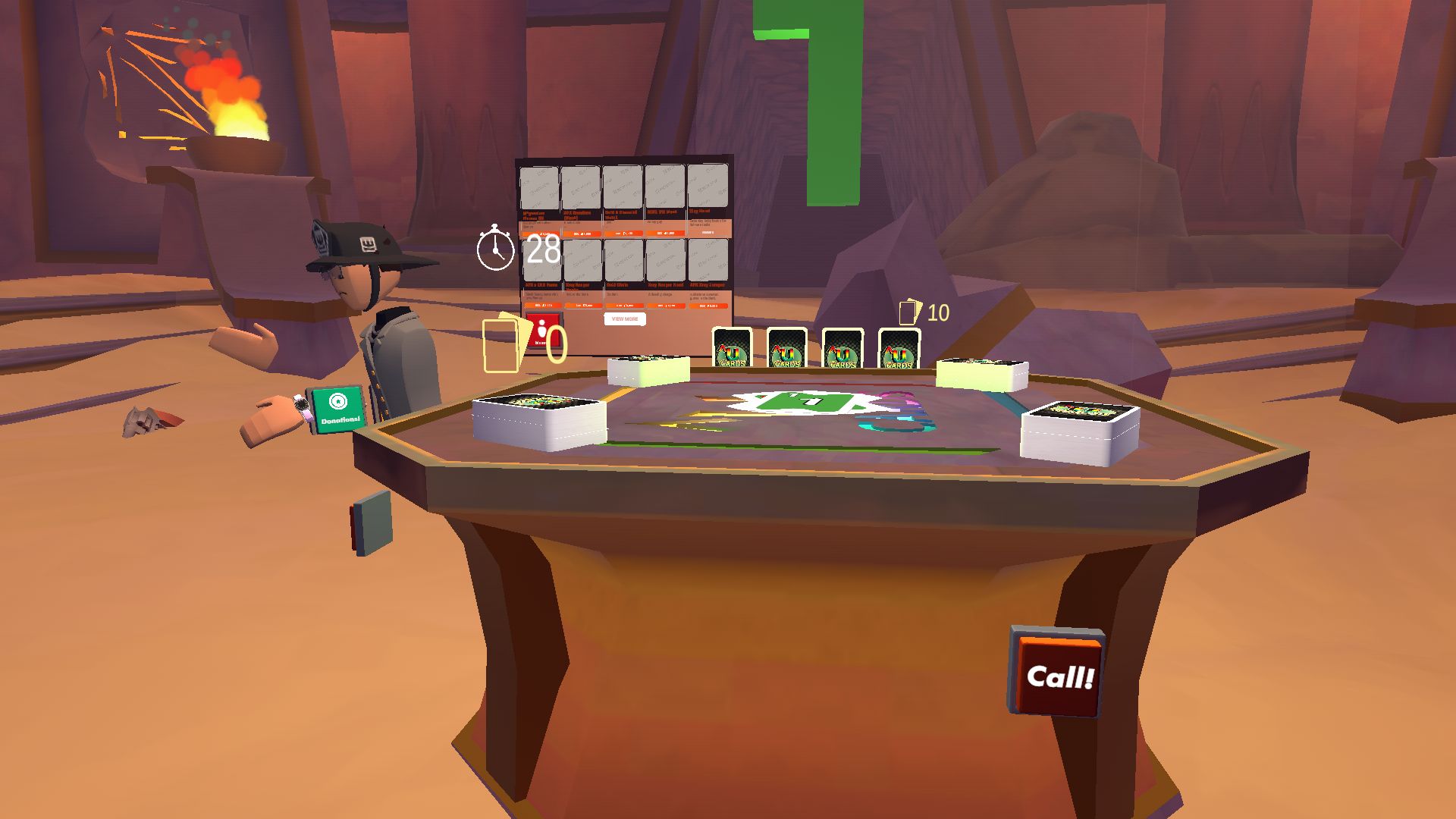Click the stopwatch timer icon showing 28
The height and width of the screenshot is (819, 1456).
[x=494, y=250]
